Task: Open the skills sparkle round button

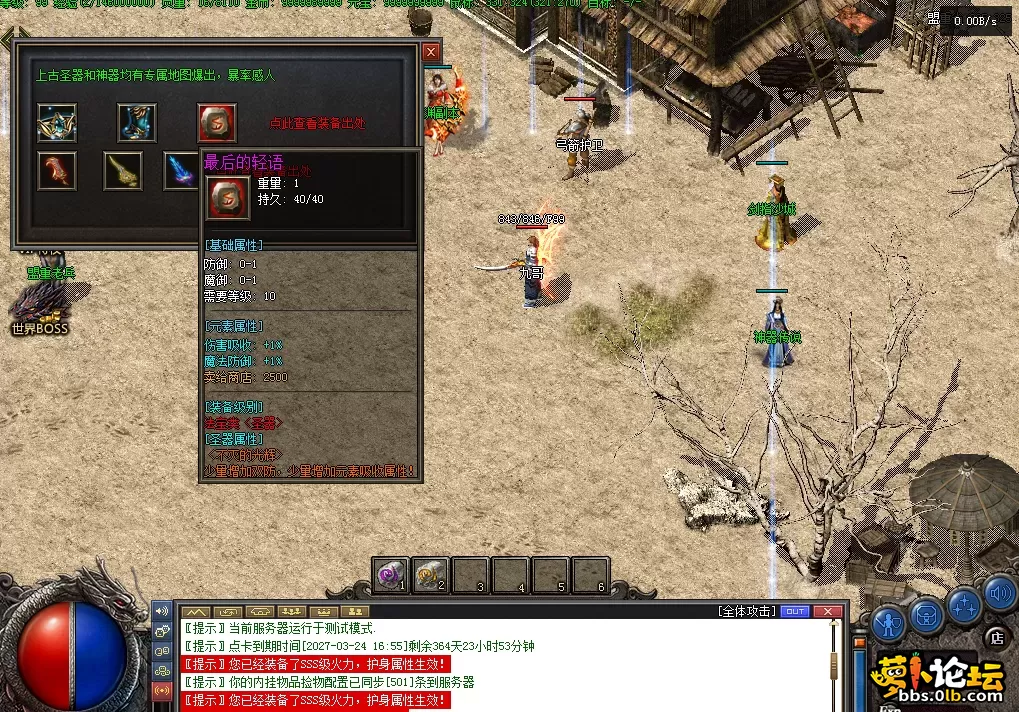Action: 965,604
